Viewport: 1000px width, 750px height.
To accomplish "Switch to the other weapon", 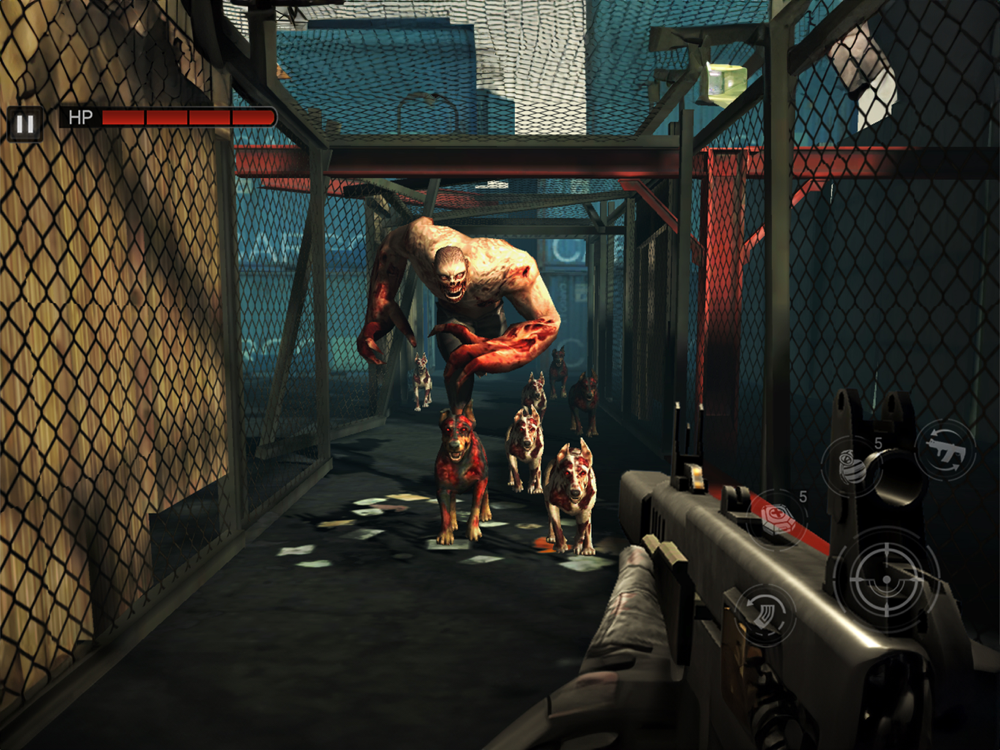I will 944,450.
